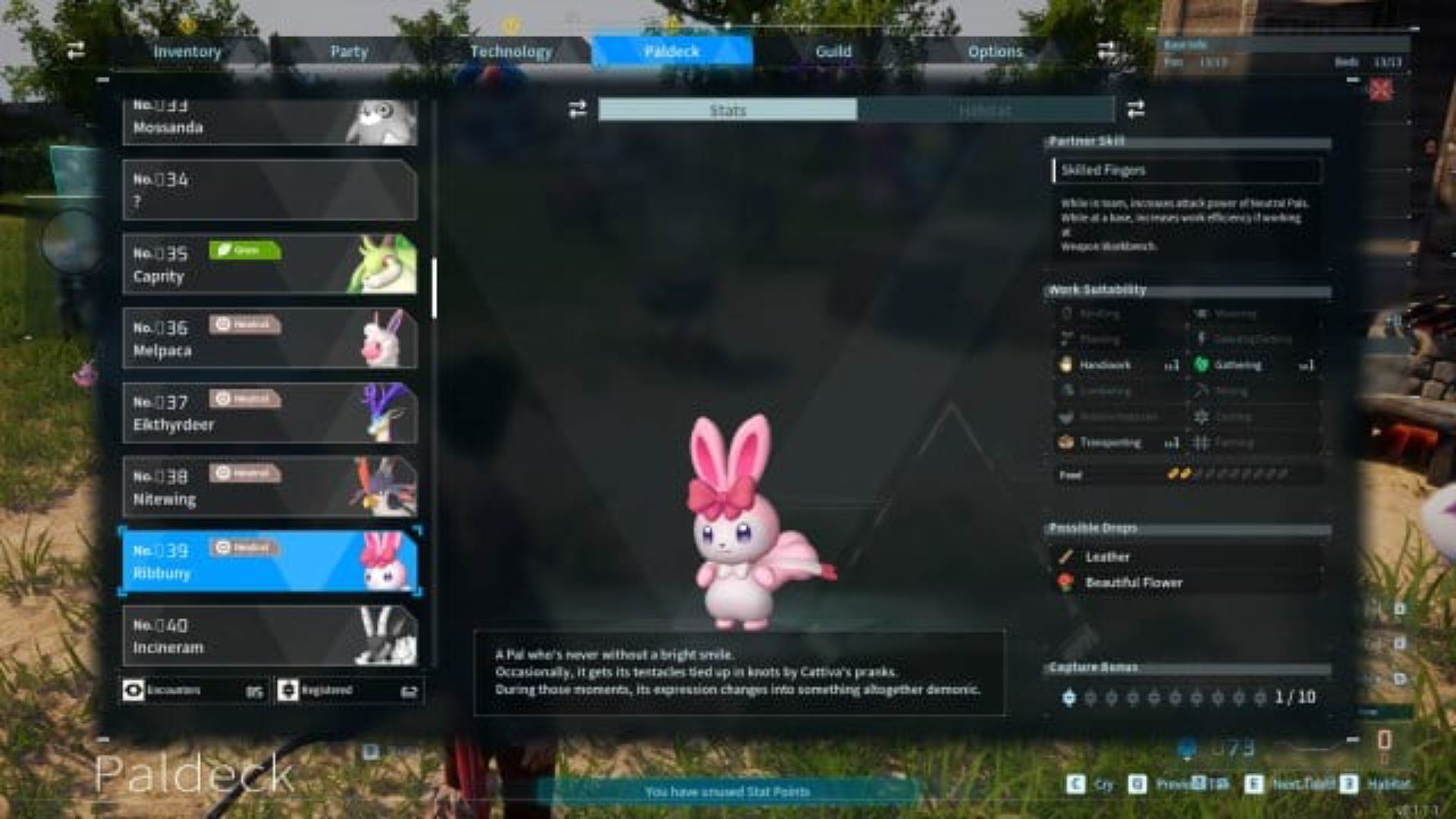Screen dimensions: 1456x819
Task: Expand the Partner Skill Skilled Fingers entry
Action: (x=1185, y=170)
